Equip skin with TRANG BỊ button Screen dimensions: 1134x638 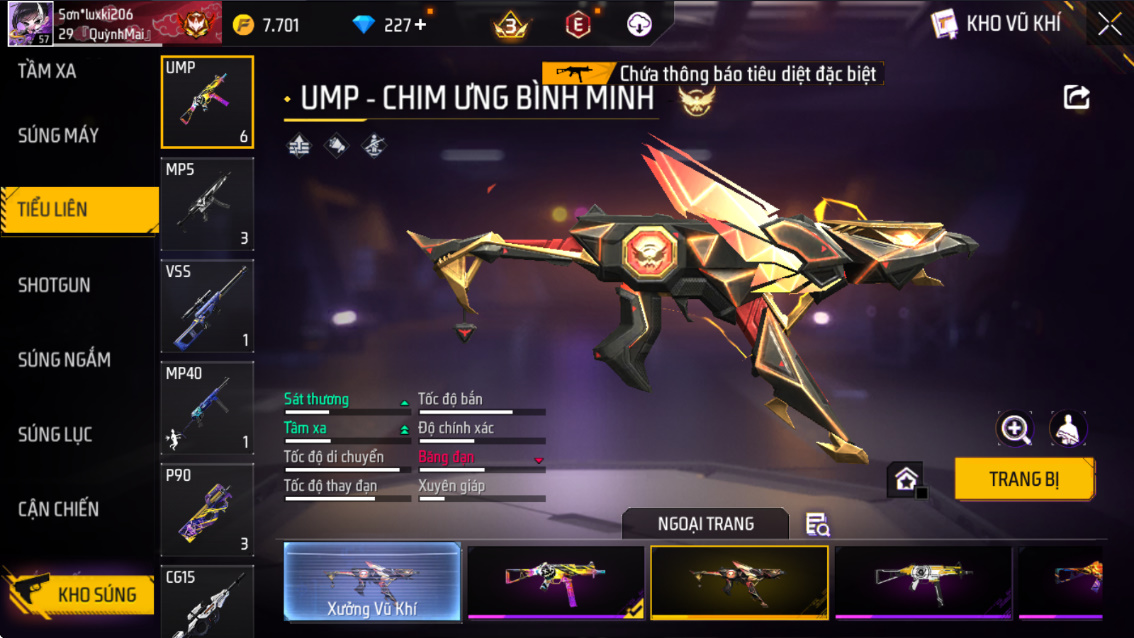tap(1023, 479)
